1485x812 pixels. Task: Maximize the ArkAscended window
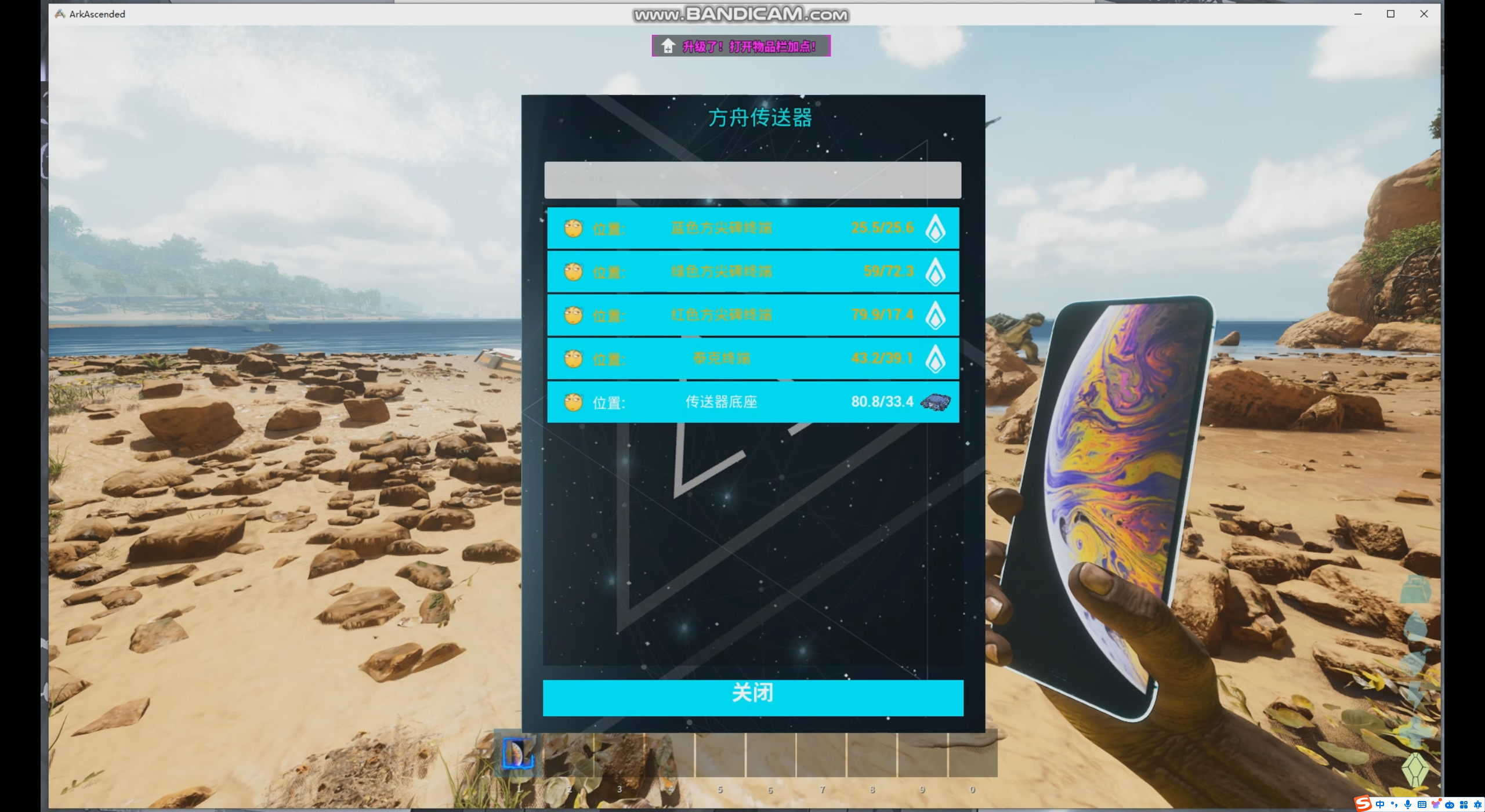(x=1390, y=14)
